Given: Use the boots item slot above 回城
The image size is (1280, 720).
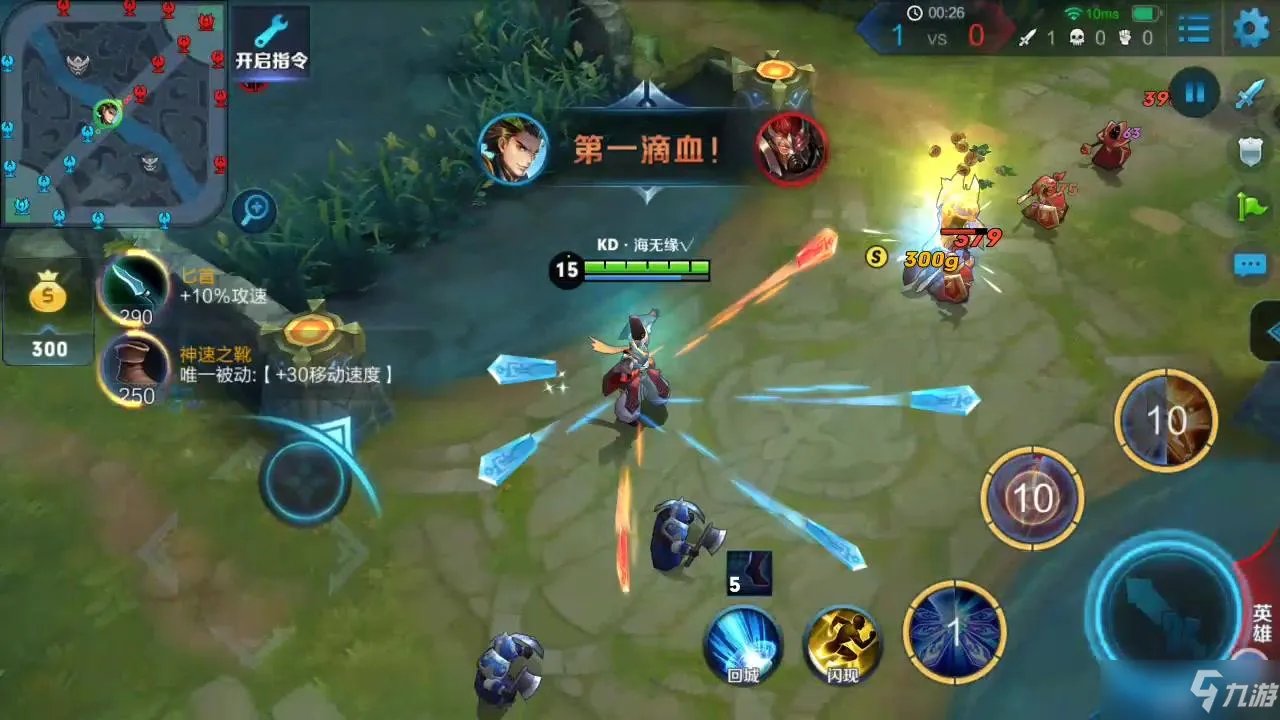Looking at the screenshot, I should 749,574.
